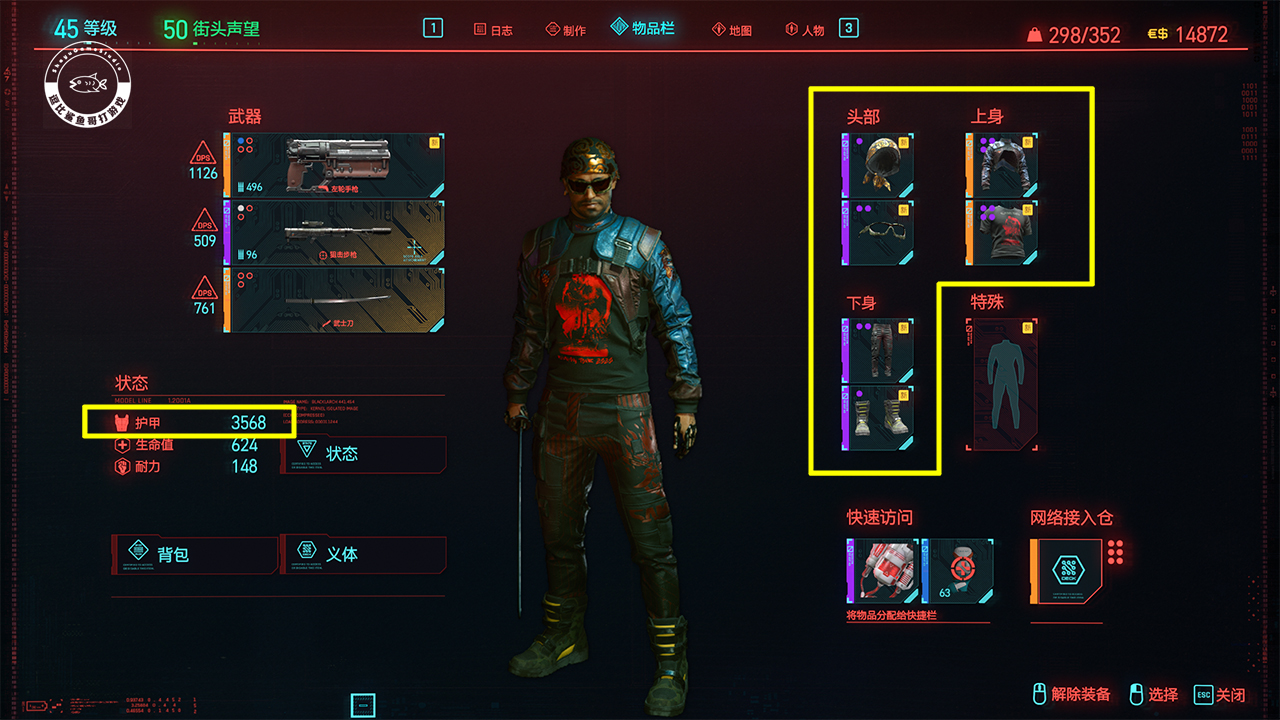Choose the red-print T-shirt slot
The image size is (1280, 720).
[1002, 232]
